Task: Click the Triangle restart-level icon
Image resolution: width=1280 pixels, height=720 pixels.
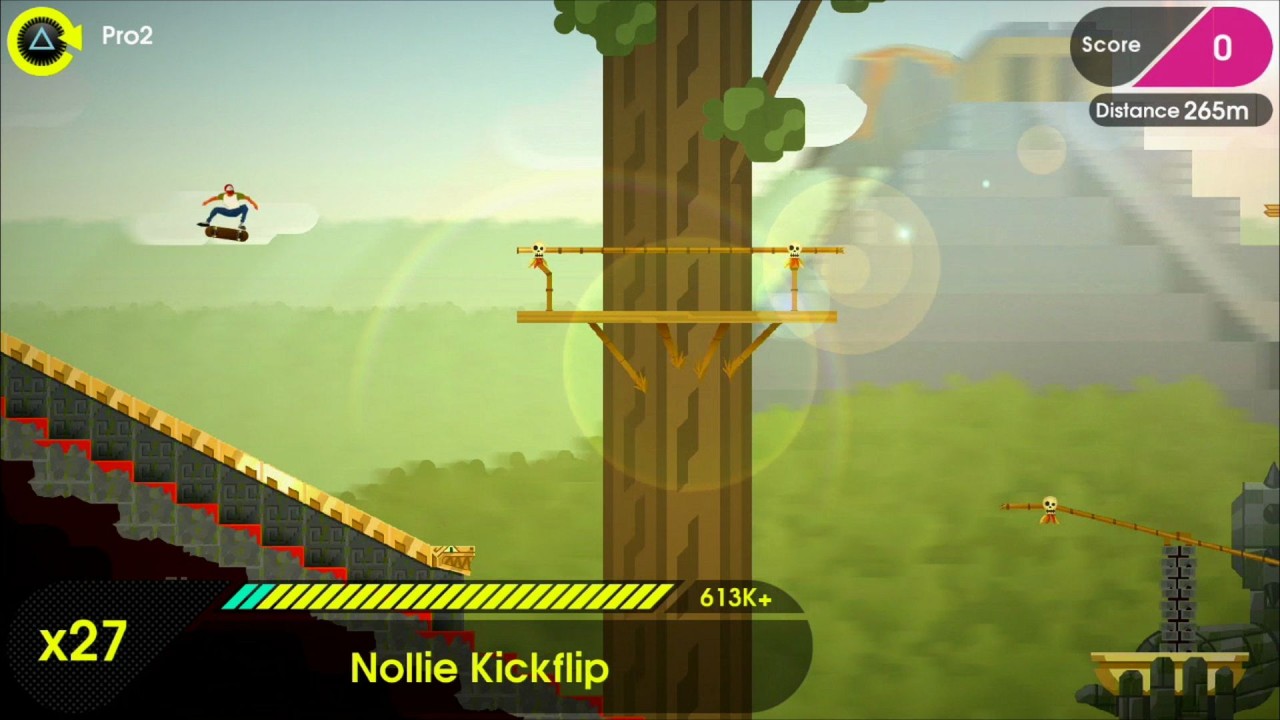Action: click(x=42, y=40)
